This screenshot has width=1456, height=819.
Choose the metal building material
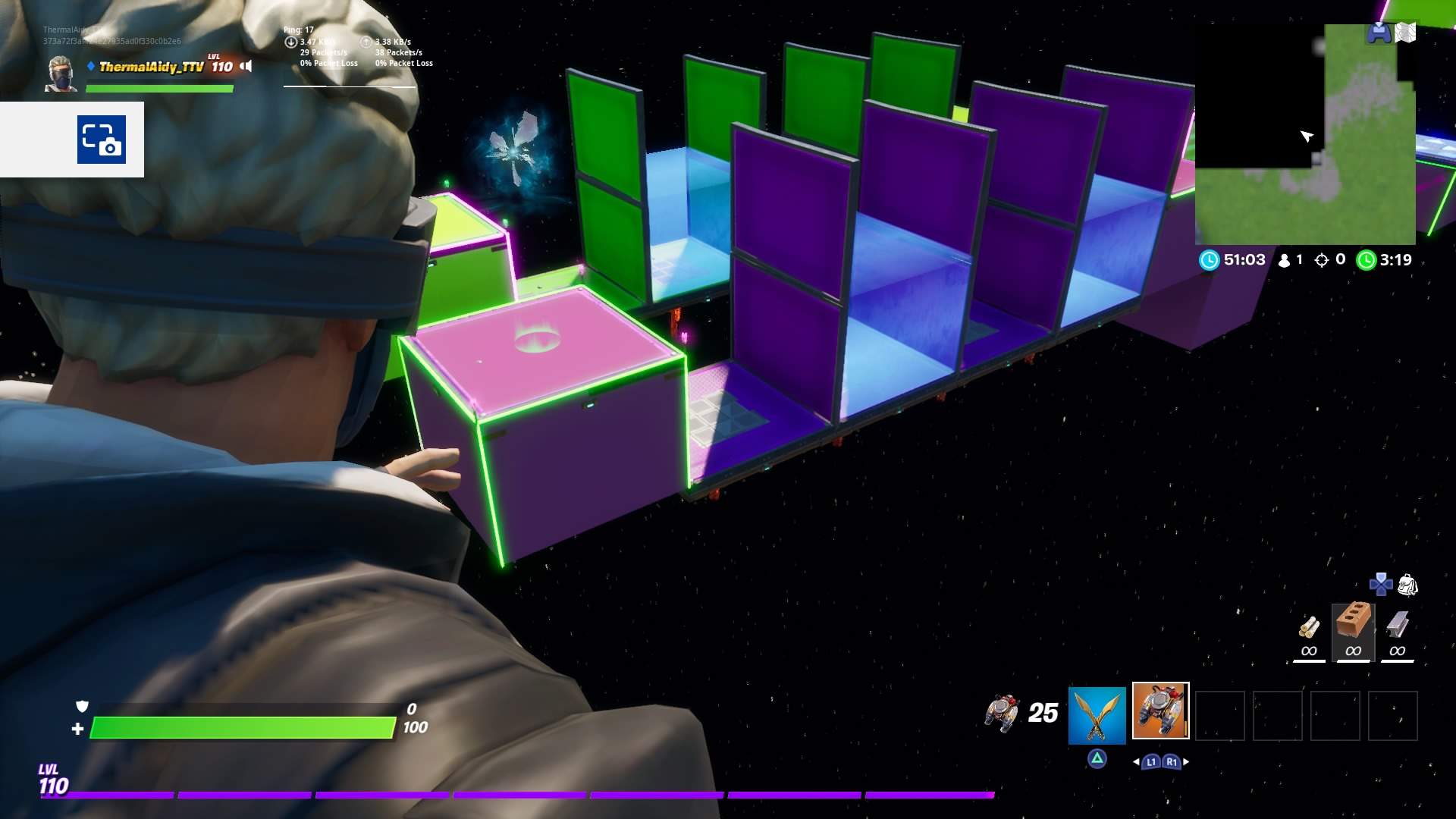click(x=1397, y=626)
